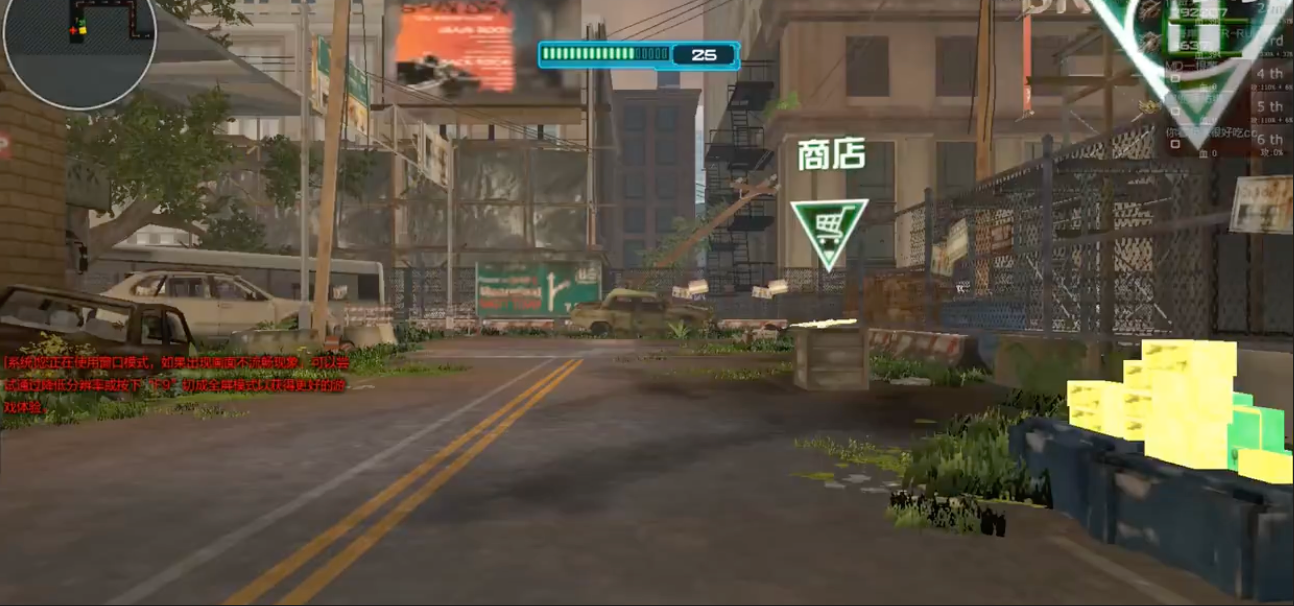Image resolution: width=1294 pixels, height=606 pixels.
Task: Select the green shop cart marker
Action: (x=828, y=232)
